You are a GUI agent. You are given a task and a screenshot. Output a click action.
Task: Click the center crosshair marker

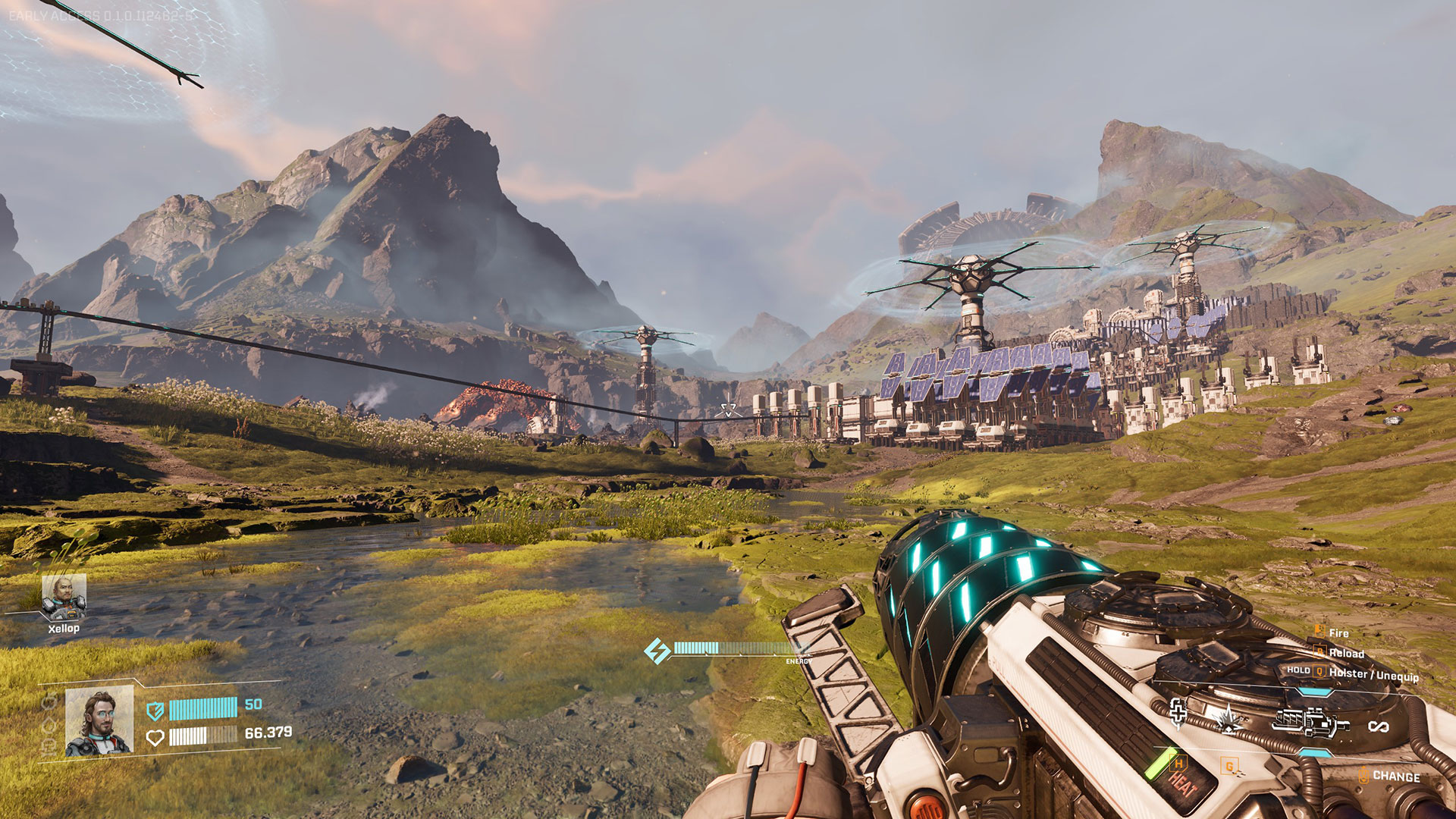729,410
